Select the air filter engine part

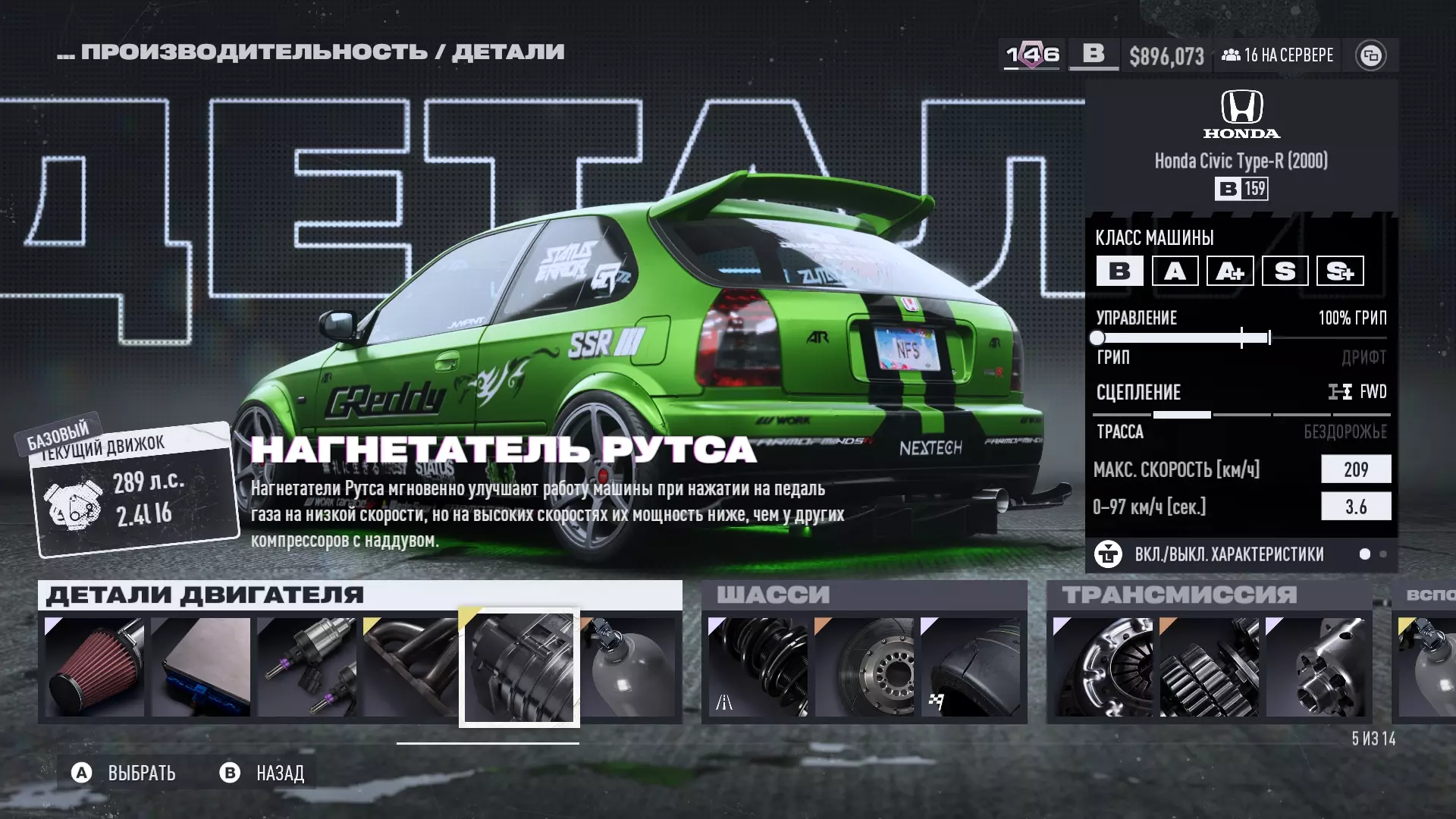[x=95, y=667]
